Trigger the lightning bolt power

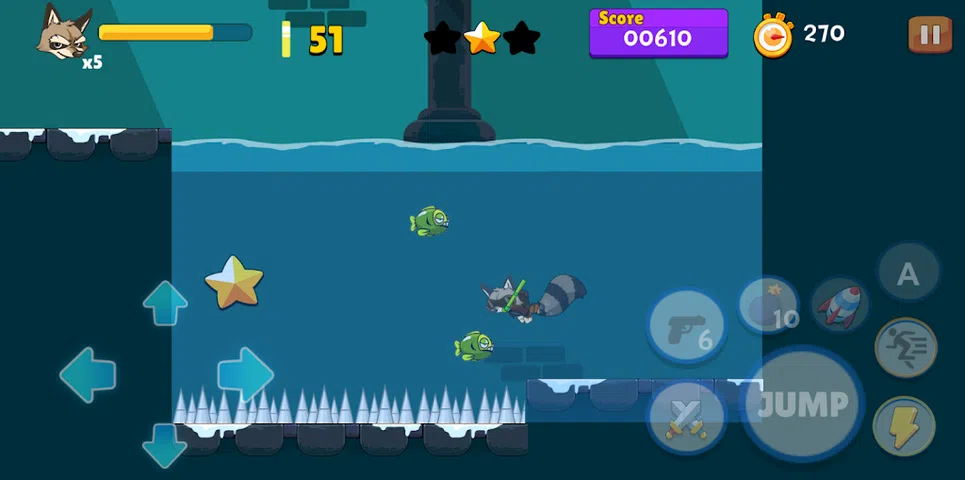[904, 425]
